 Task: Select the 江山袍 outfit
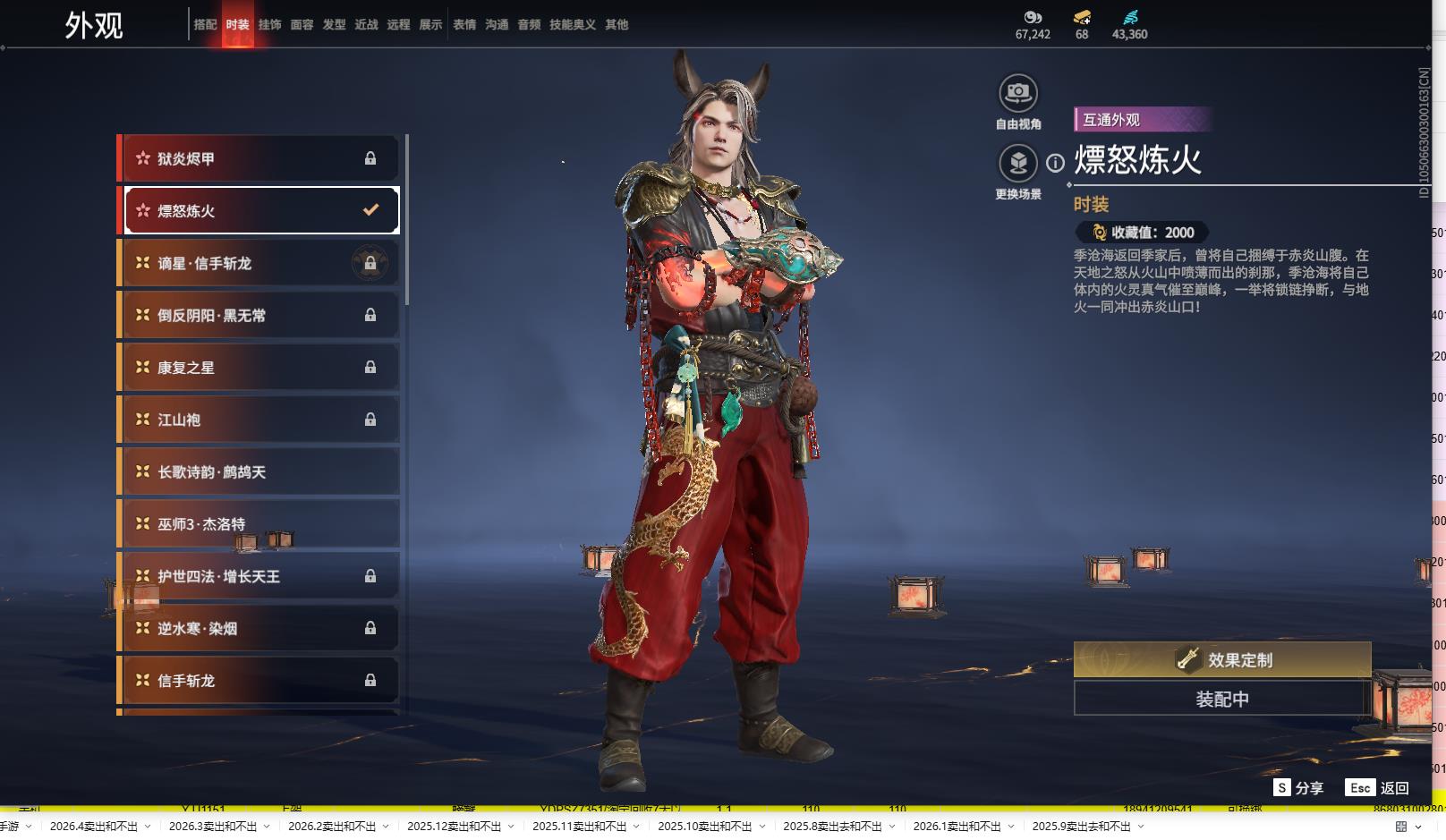(259, 420)
